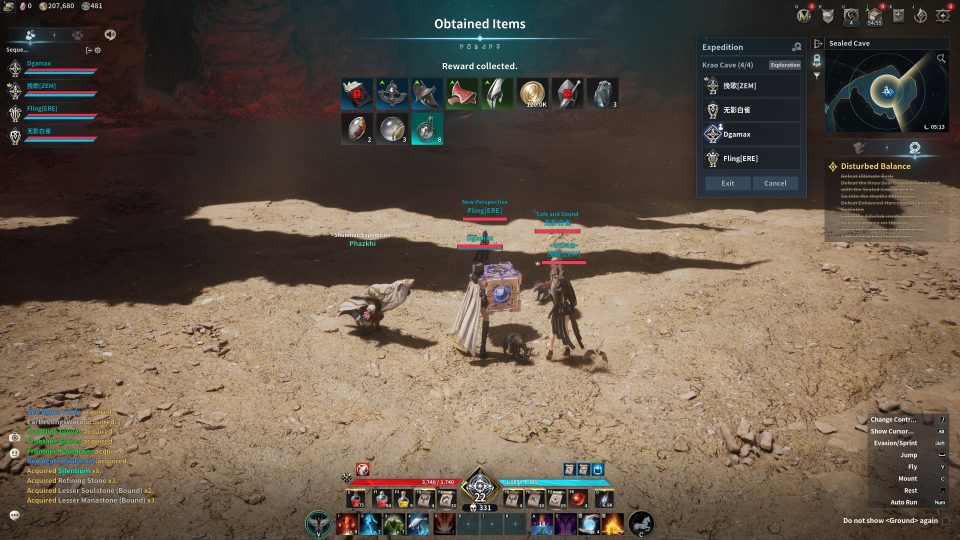Open the M menu icon in top bar

805,15
